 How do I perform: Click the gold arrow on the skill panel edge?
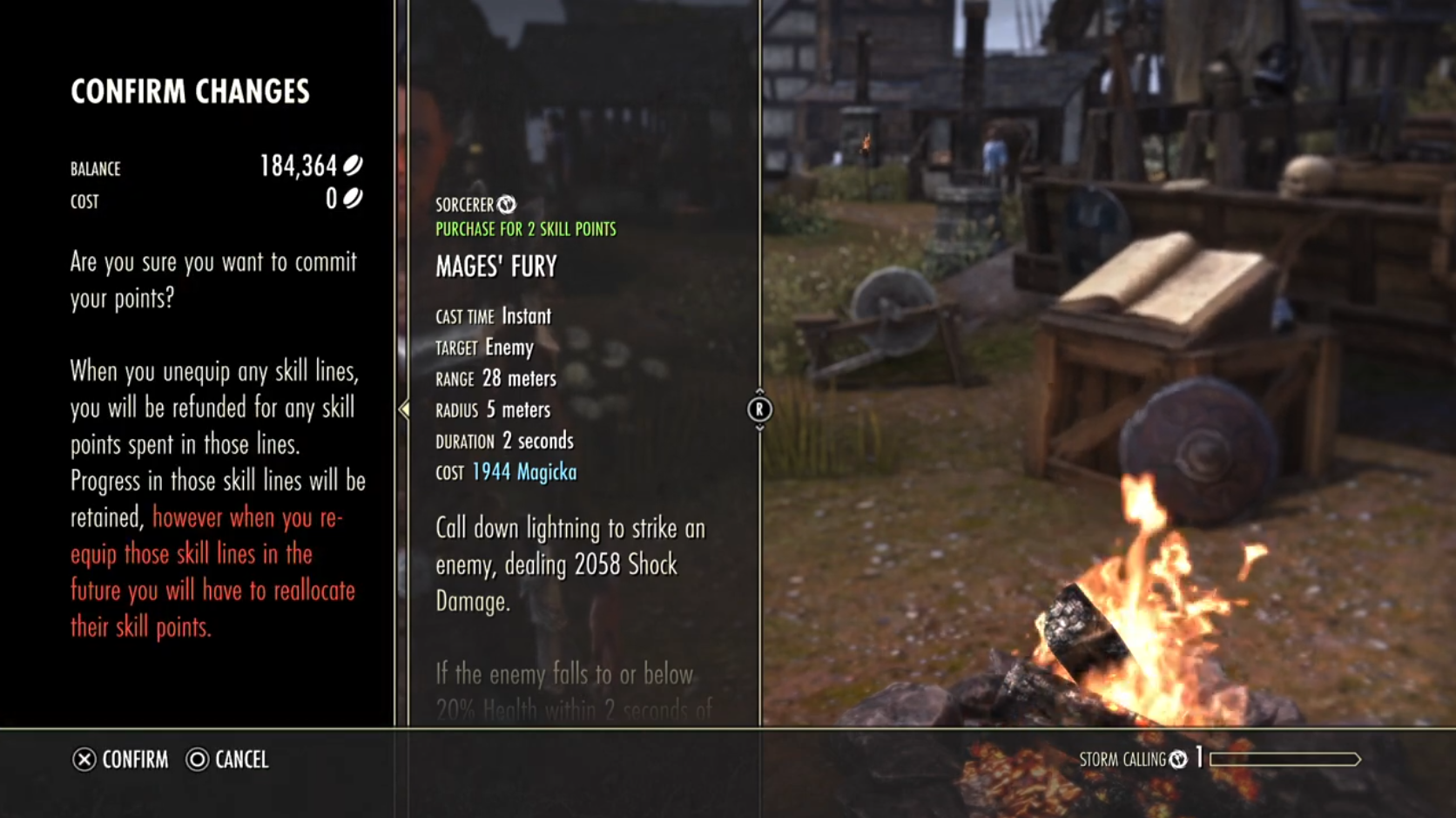click(x=404, y=409)
